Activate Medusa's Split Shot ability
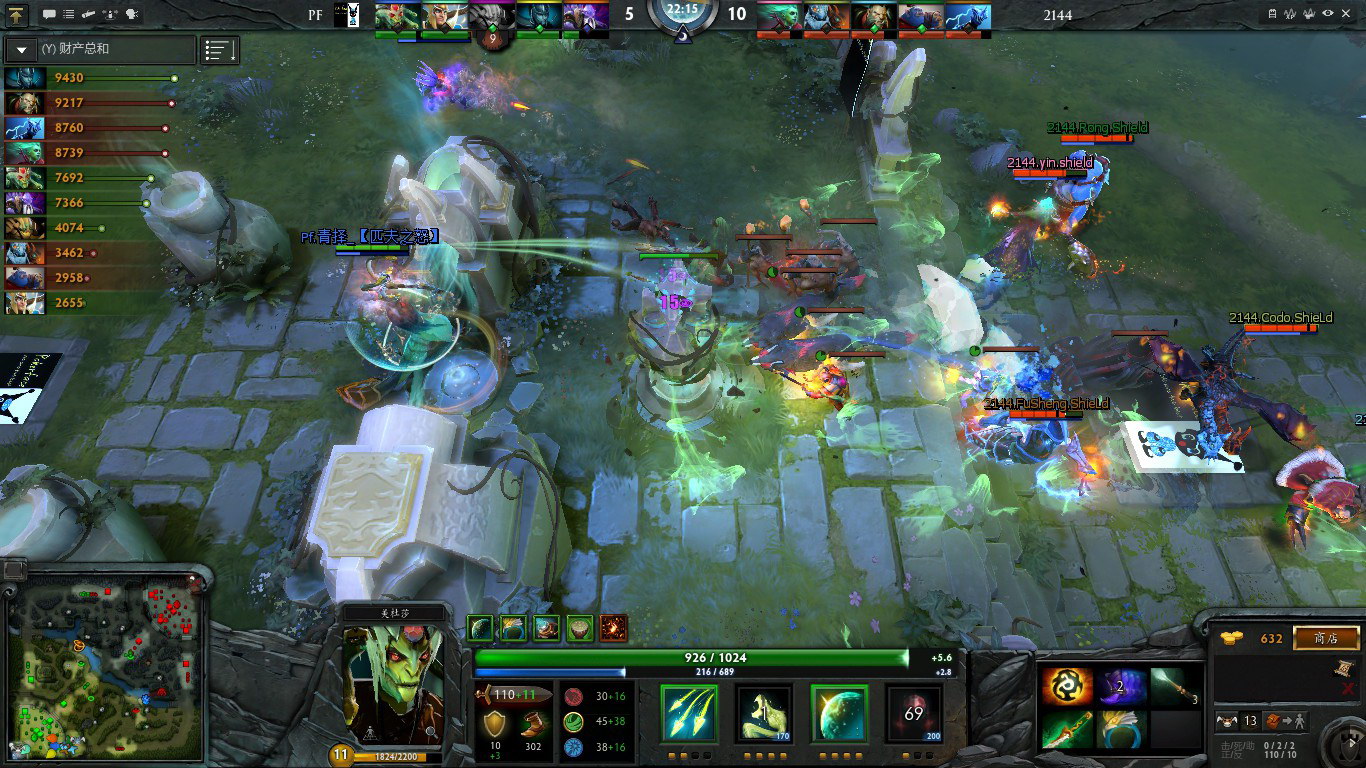This screenshot has height=768, width=1366. [x=689, y=713]
